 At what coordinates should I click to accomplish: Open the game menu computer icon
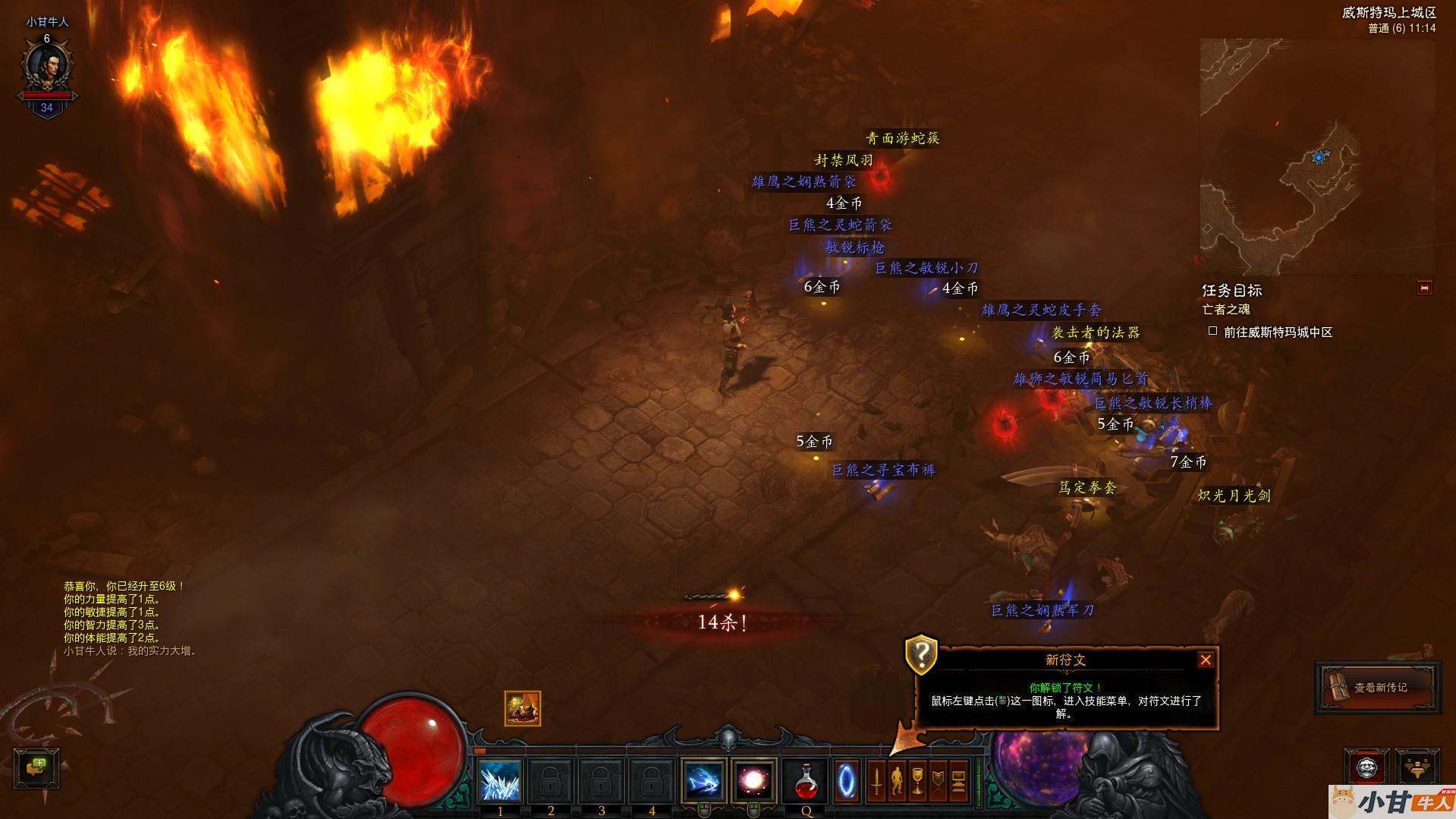958,781
